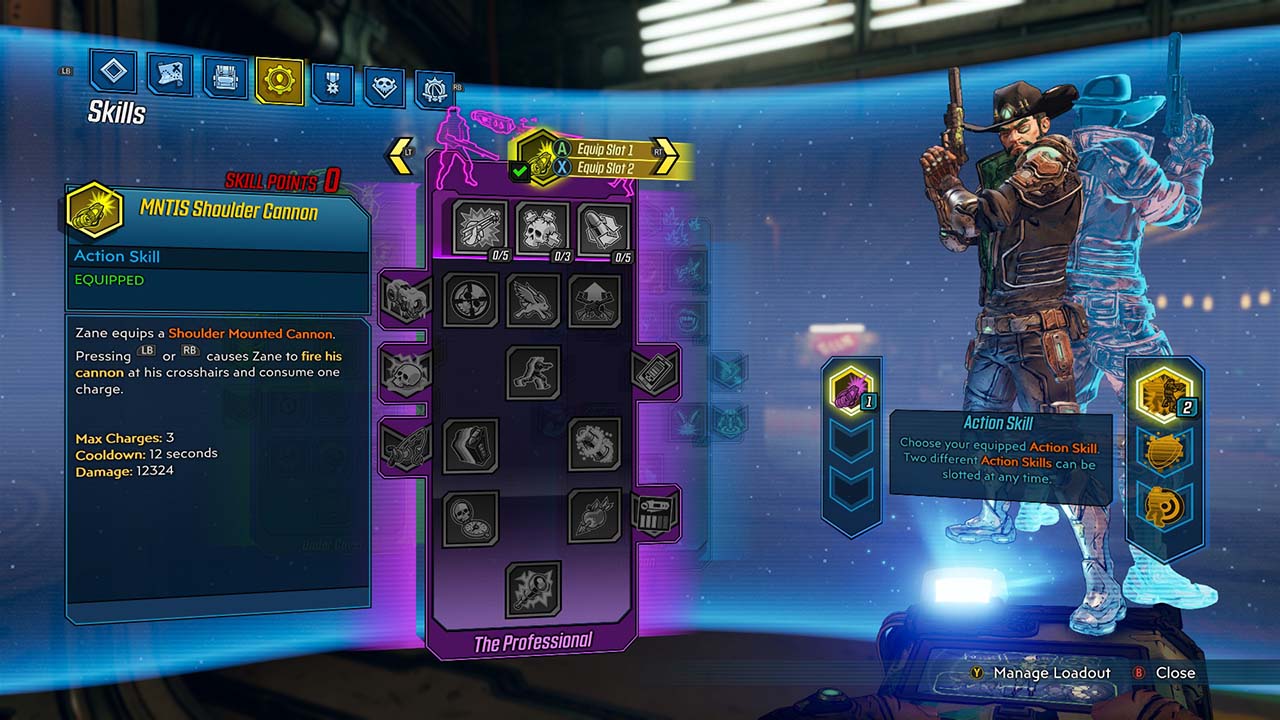Click Manage Loadout
The image size is (1280, 720).
point(1051,673)
